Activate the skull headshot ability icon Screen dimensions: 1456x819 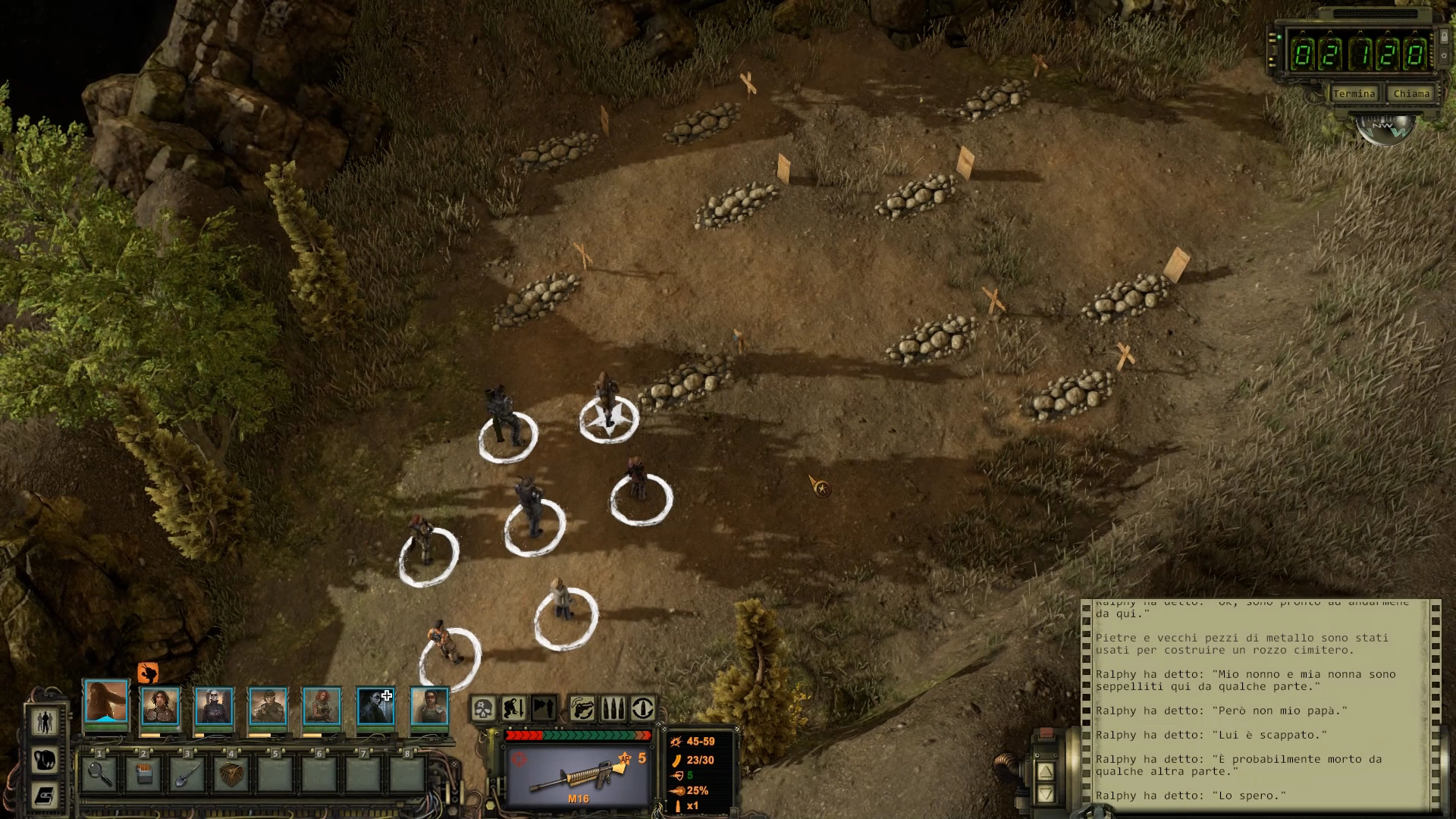click(484, 709)
